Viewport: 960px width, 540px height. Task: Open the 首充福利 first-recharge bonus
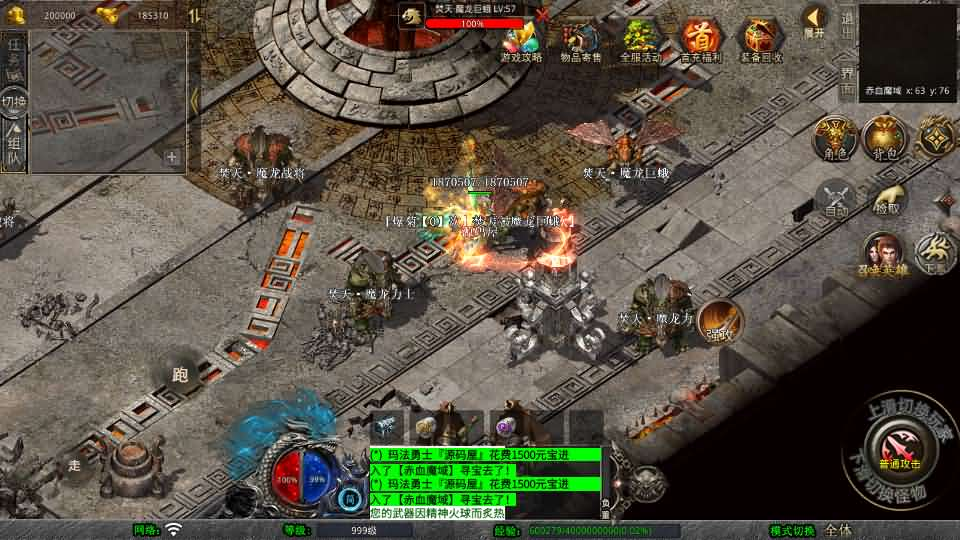pyautogui.click(x=699, y=40)
